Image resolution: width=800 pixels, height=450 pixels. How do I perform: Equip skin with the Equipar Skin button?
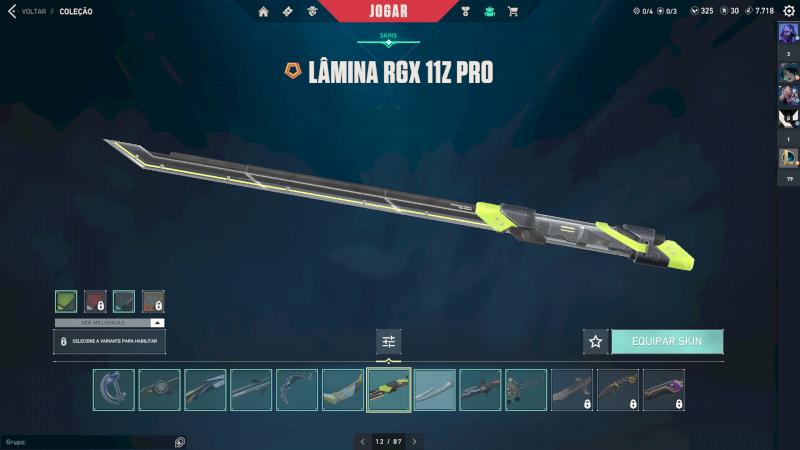667,341
